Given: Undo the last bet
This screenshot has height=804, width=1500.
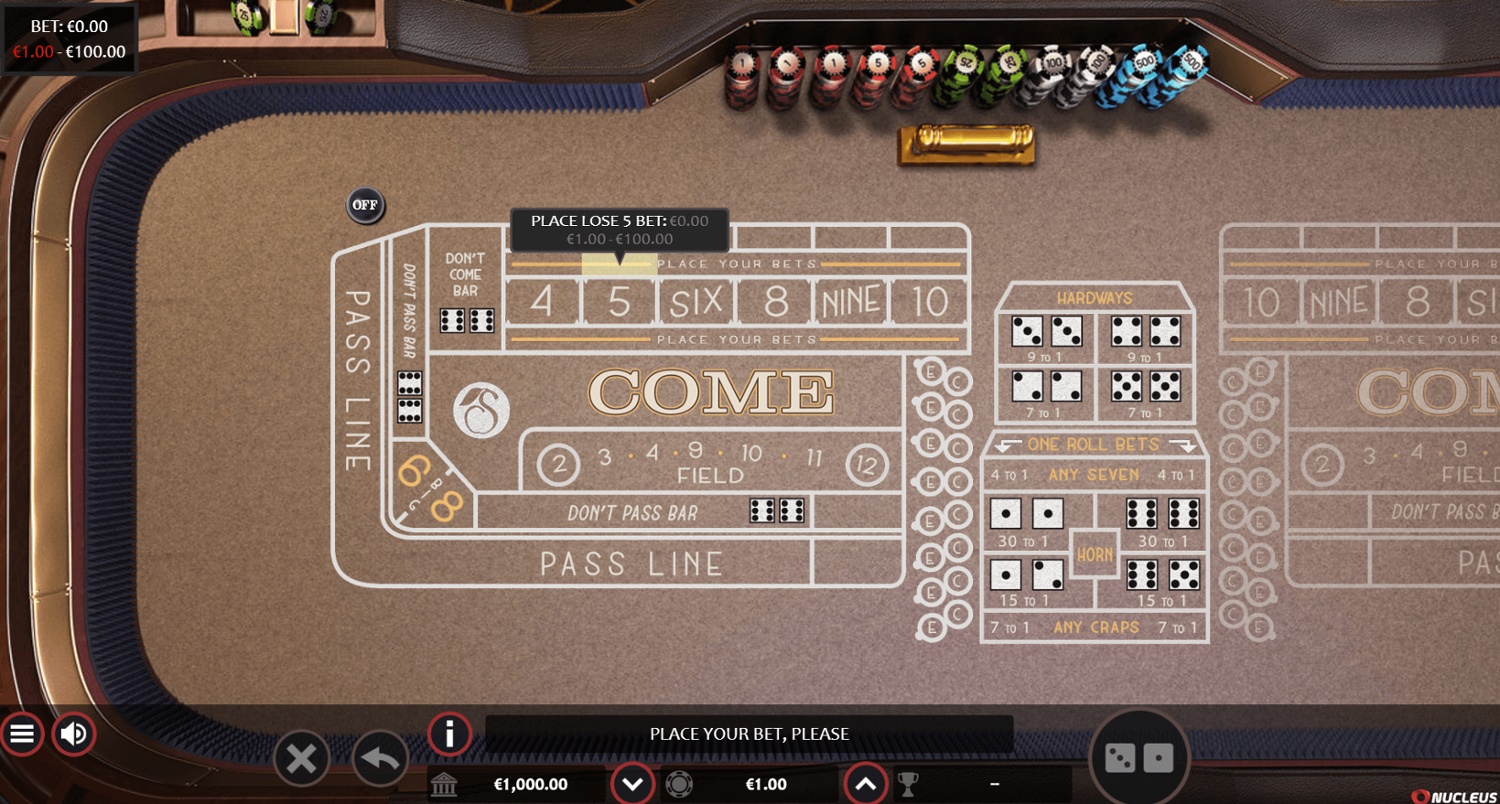Looking at the screenshot, I should pyautogui.click(x=380, y=760).
